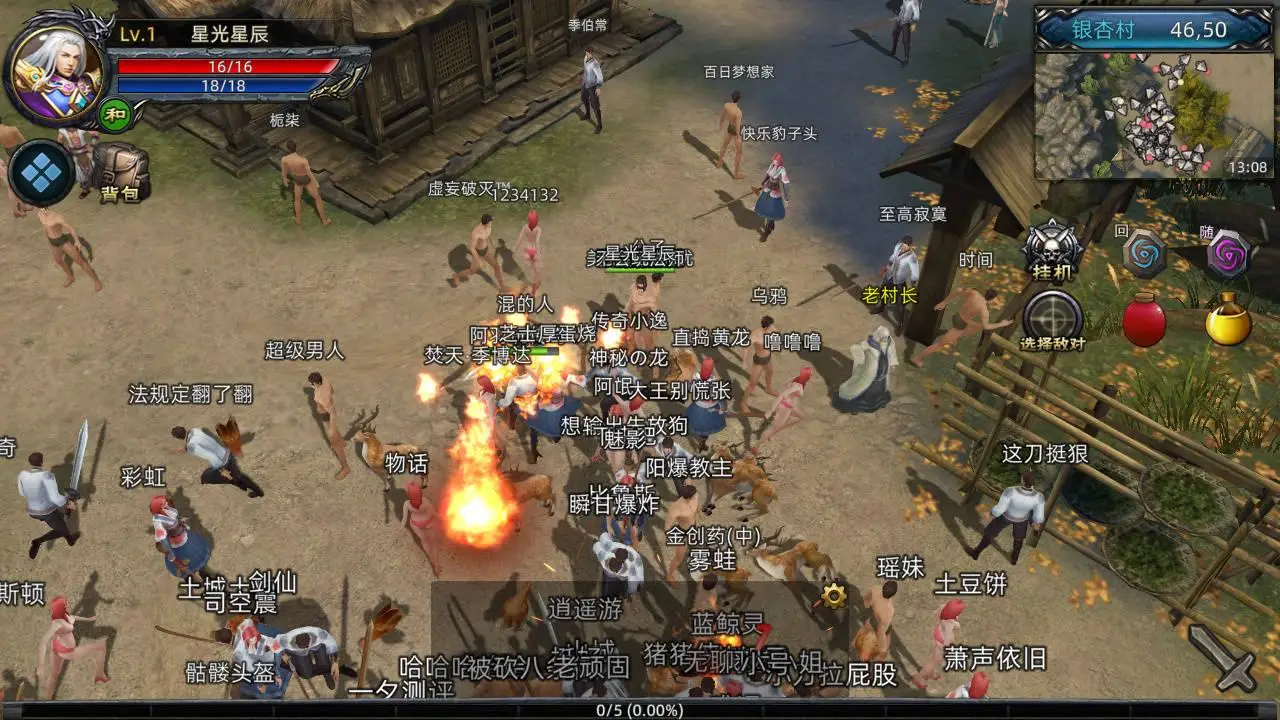Activate 挂机 auto-battle skull icon
Viewport: 1280px width, 720px height.
(x=1052, y=248)
